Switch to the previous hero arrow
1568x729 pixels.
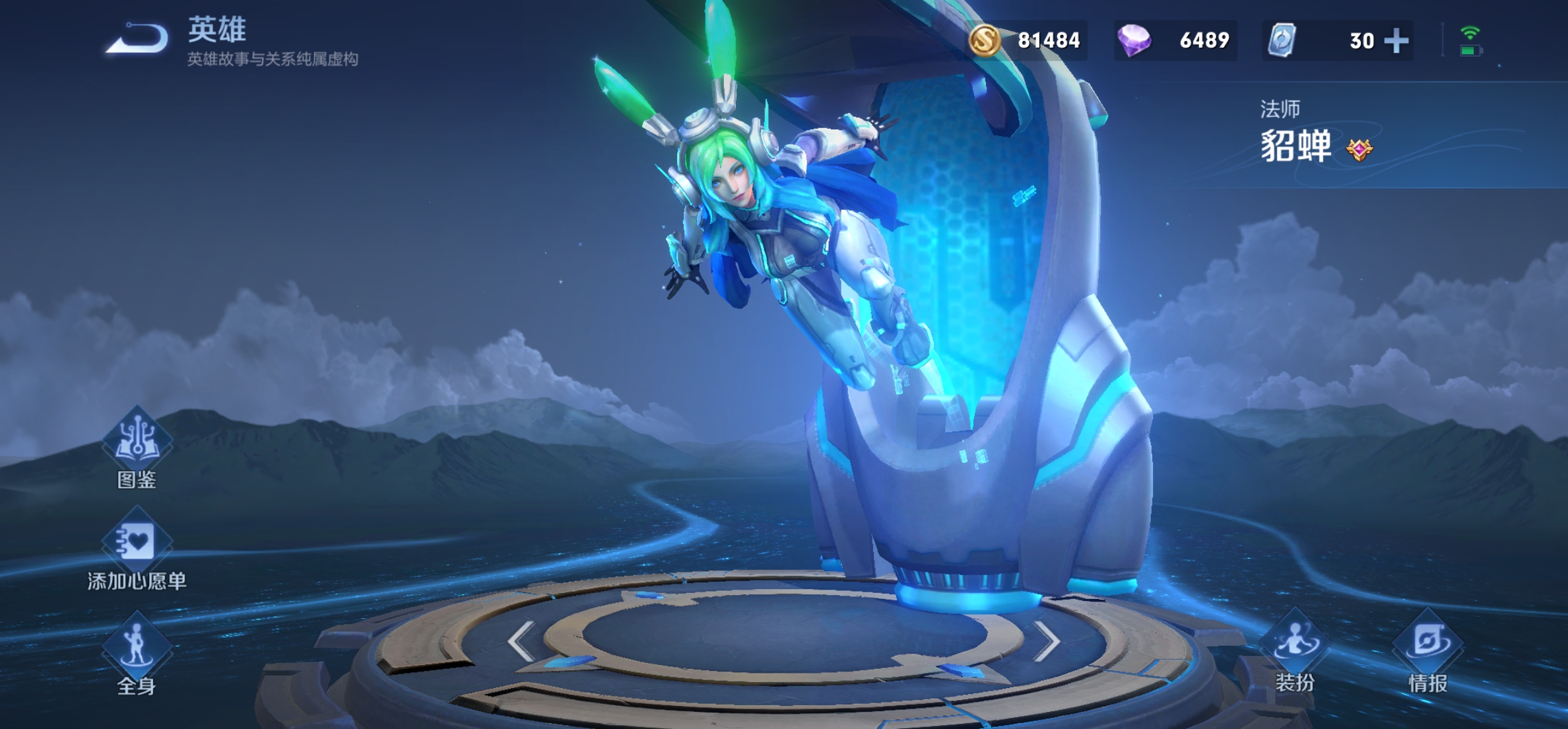coord(521,641)
